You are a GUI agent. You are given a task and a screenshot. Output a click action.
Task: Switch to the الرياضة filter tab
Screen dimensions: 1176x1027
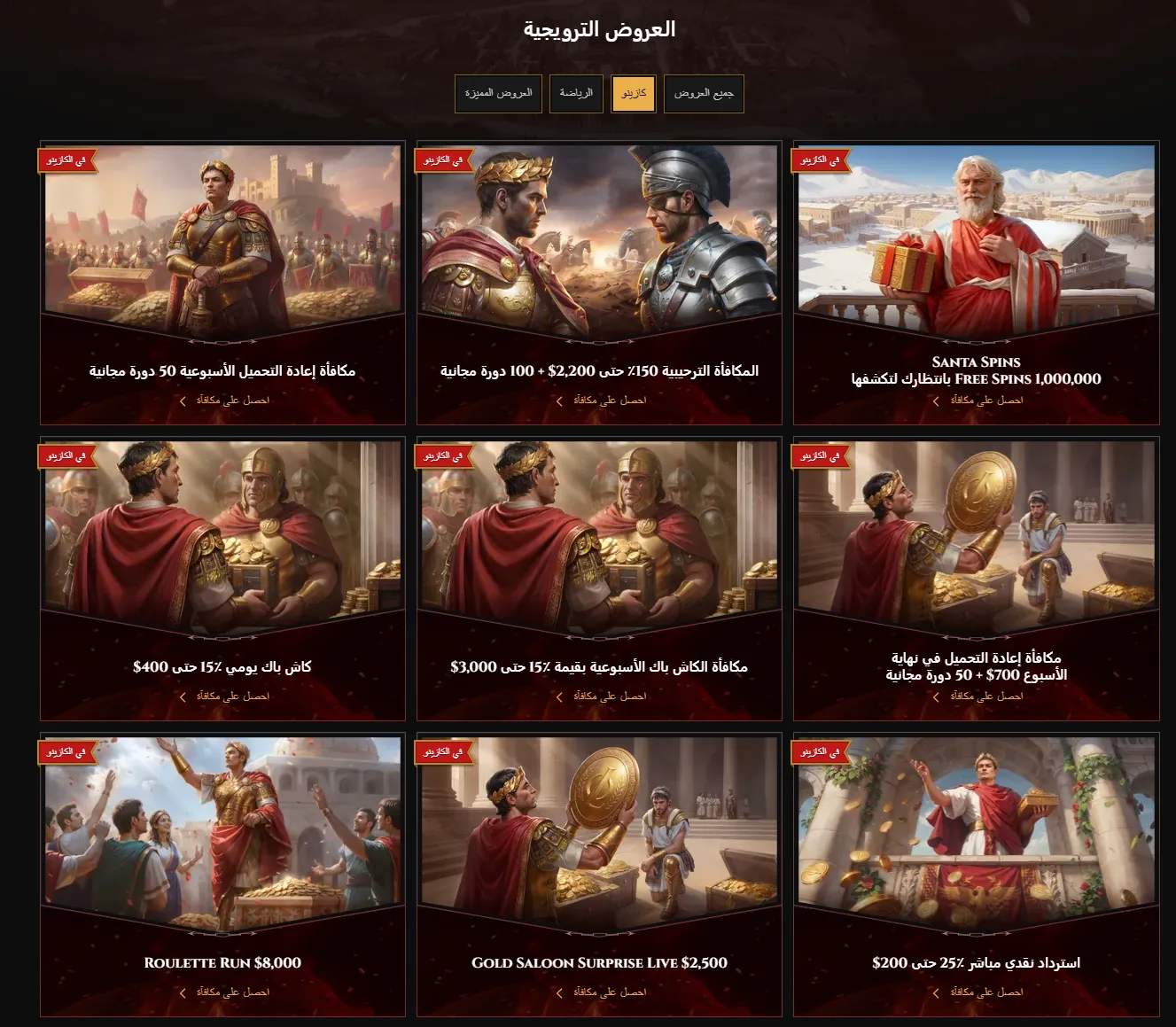tap(576, 93)
